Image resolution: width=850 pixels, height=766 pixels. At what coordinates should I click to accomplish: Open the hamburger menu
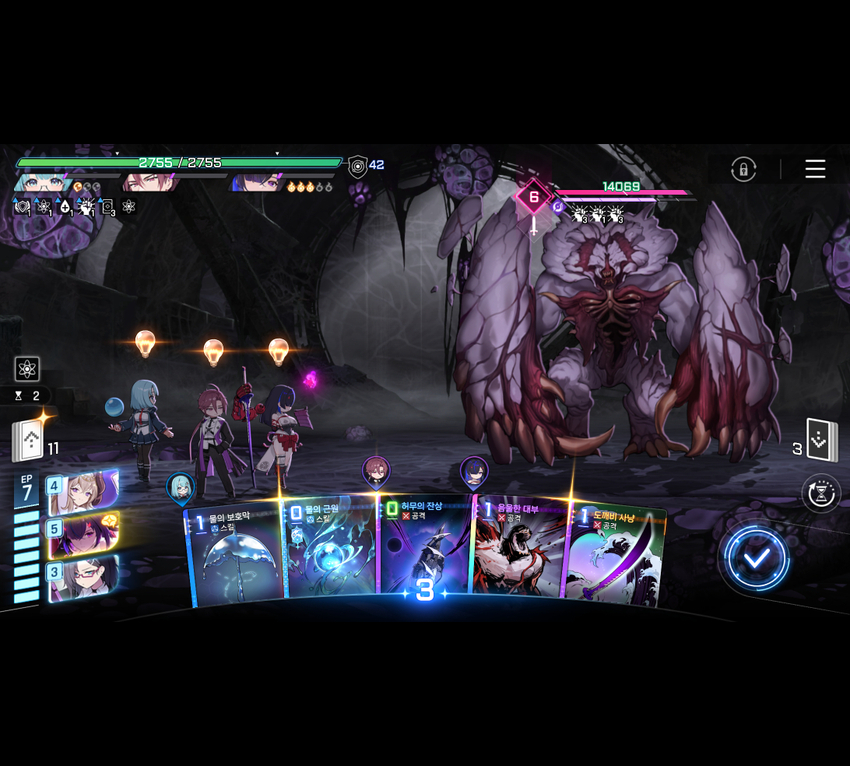815,169
